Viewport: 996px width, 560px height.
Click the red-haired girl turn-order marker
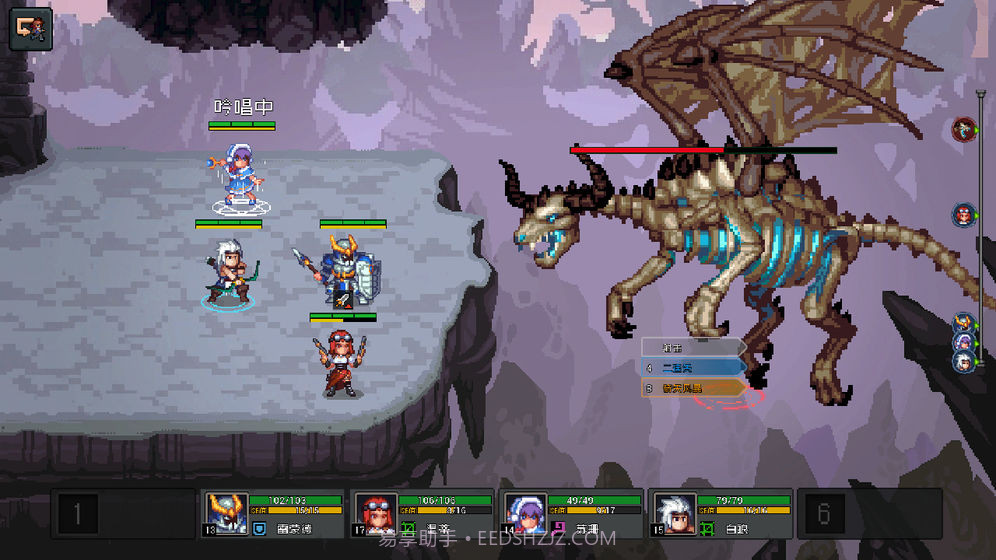[964, 214]
